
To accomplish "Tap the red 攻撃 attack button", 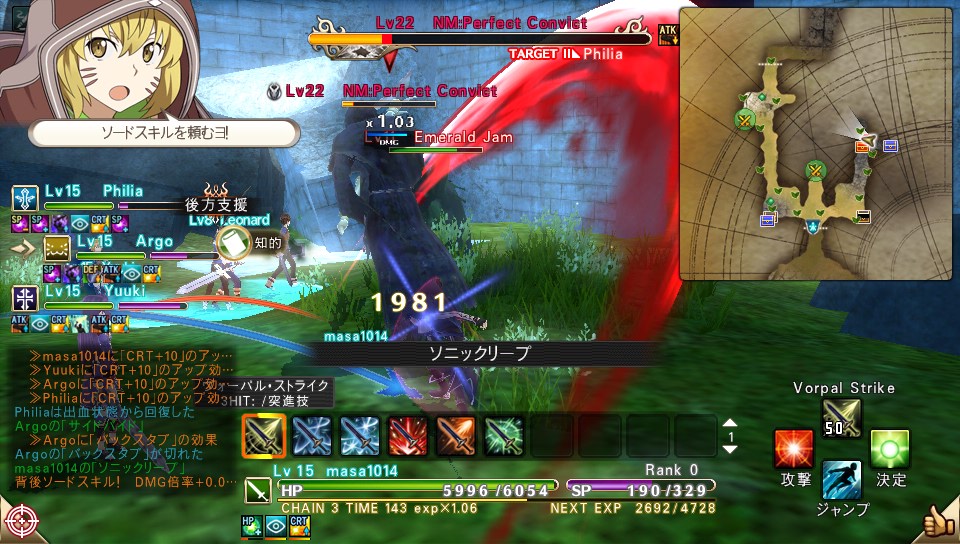I will [x=794, y=449].
